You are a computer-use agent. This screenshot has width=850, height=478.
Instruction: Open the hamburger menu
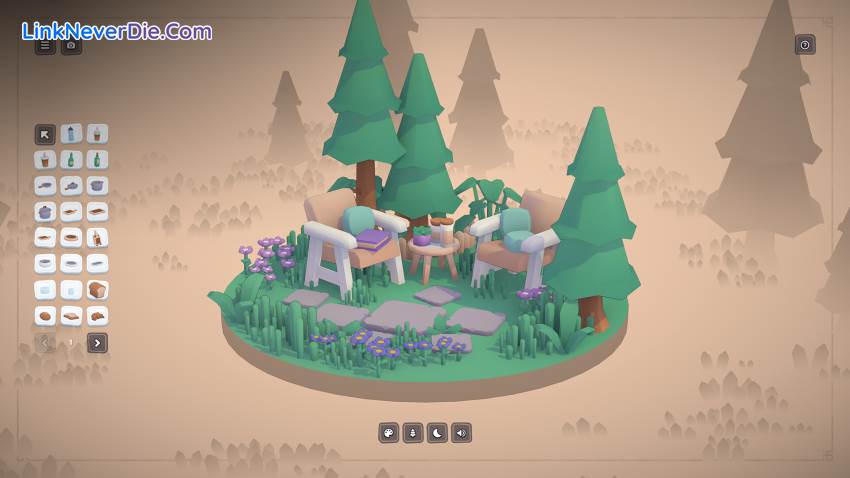[45, 45]
